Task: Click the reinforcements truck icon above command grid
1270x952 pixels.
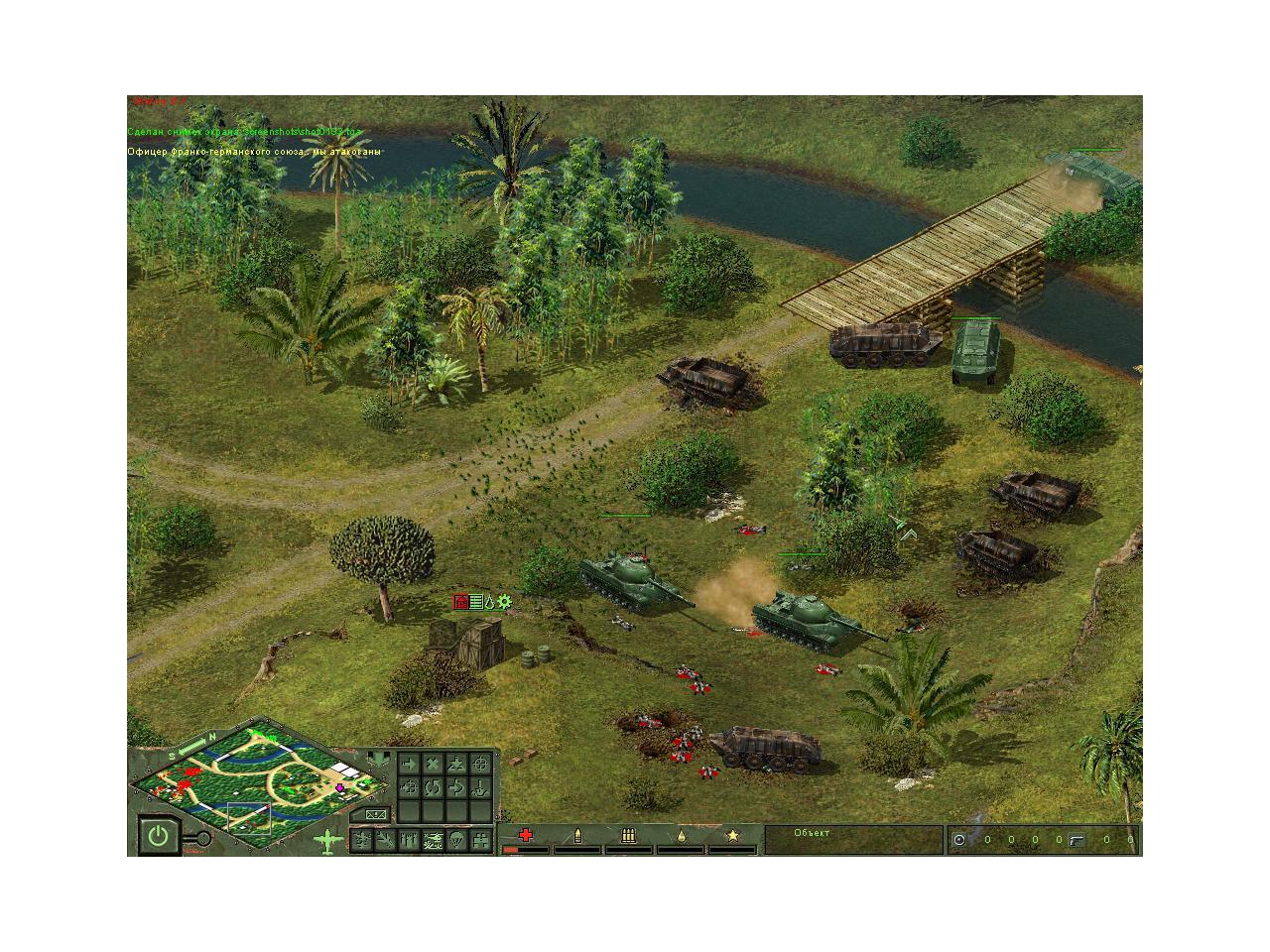Action: (x=479, y=841)
